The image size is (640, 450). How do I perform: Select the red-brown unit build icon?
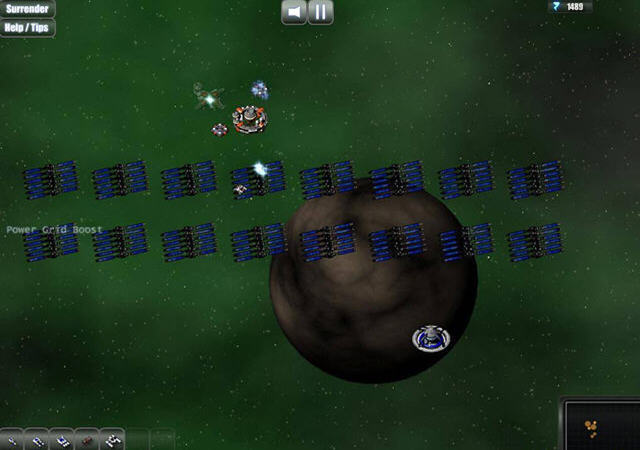[x=87, y=439]
